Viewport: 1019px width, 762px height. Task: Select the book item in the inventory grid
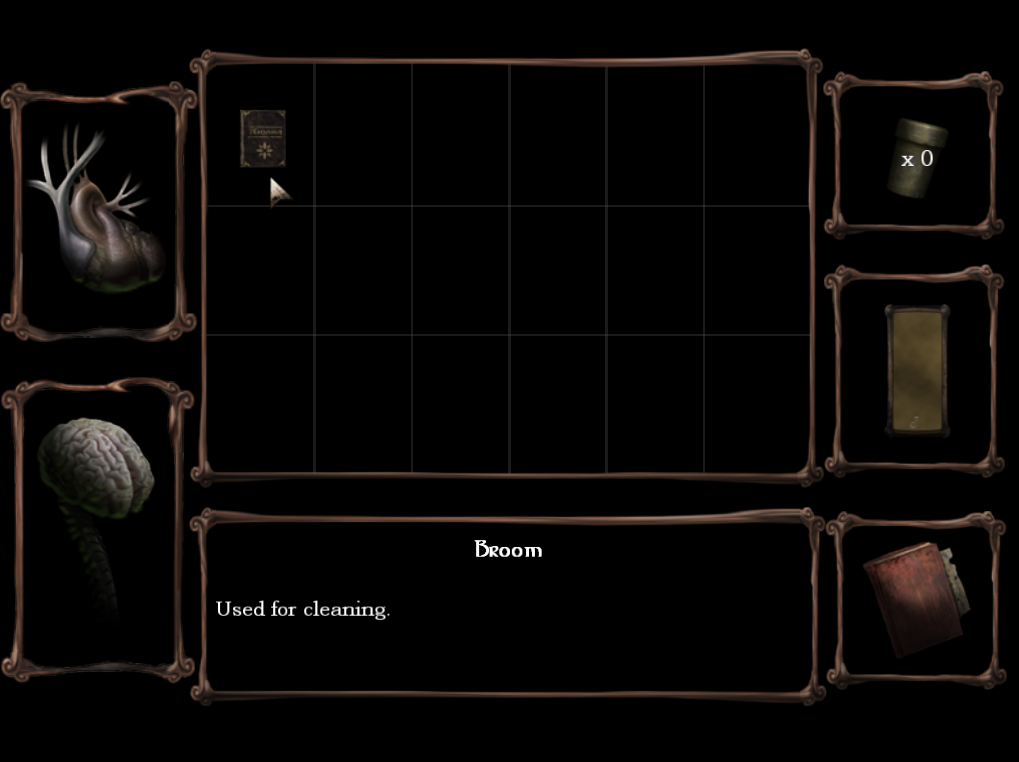pos(262,138)
